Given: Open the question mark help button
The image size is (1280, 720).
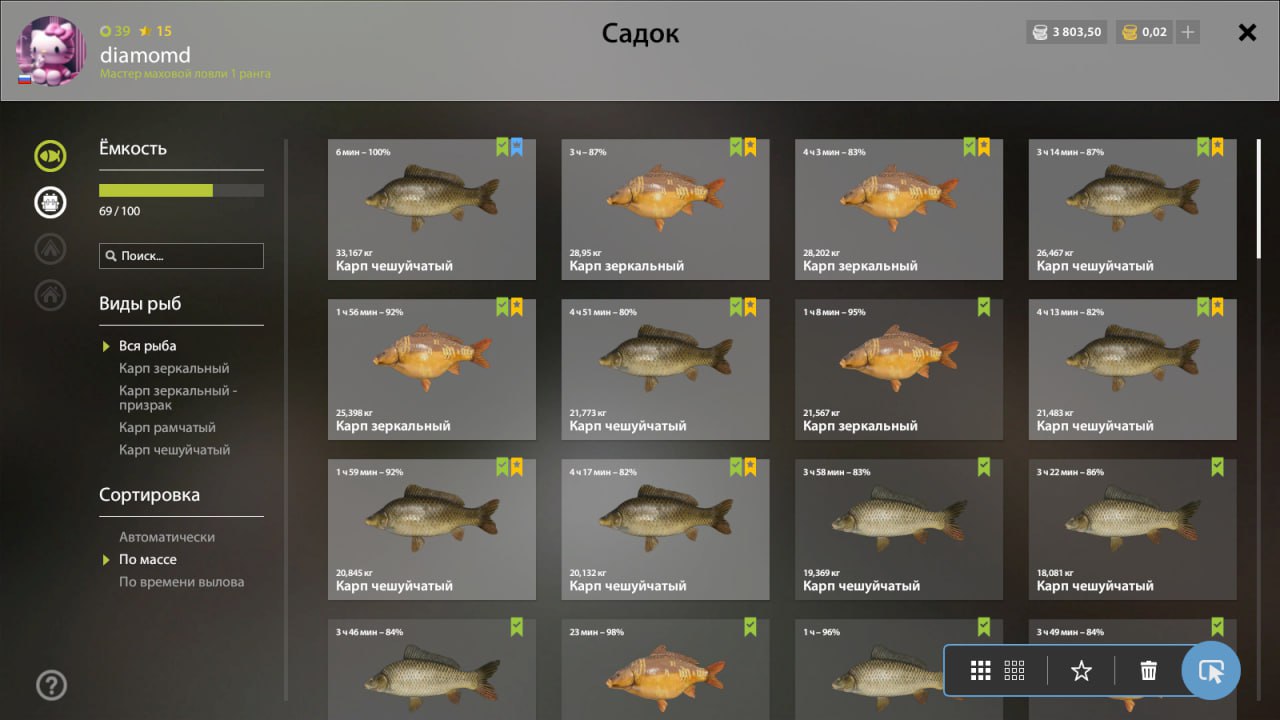Looking at the screenshot, I should pyautogui.click(x=51, y=685).
